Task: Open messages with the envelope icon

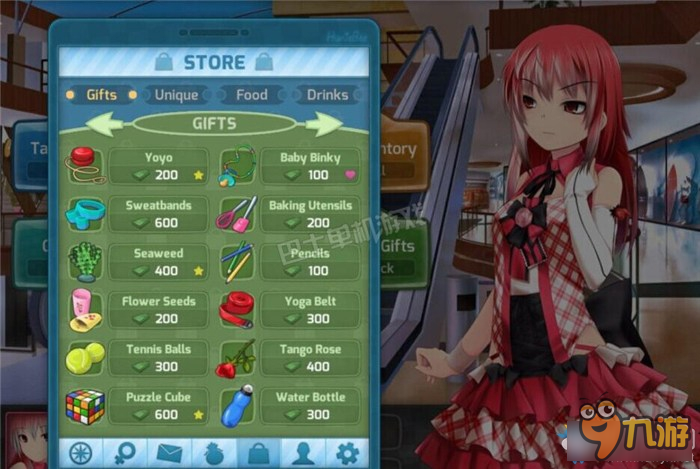Action: [x=167, y=453]
